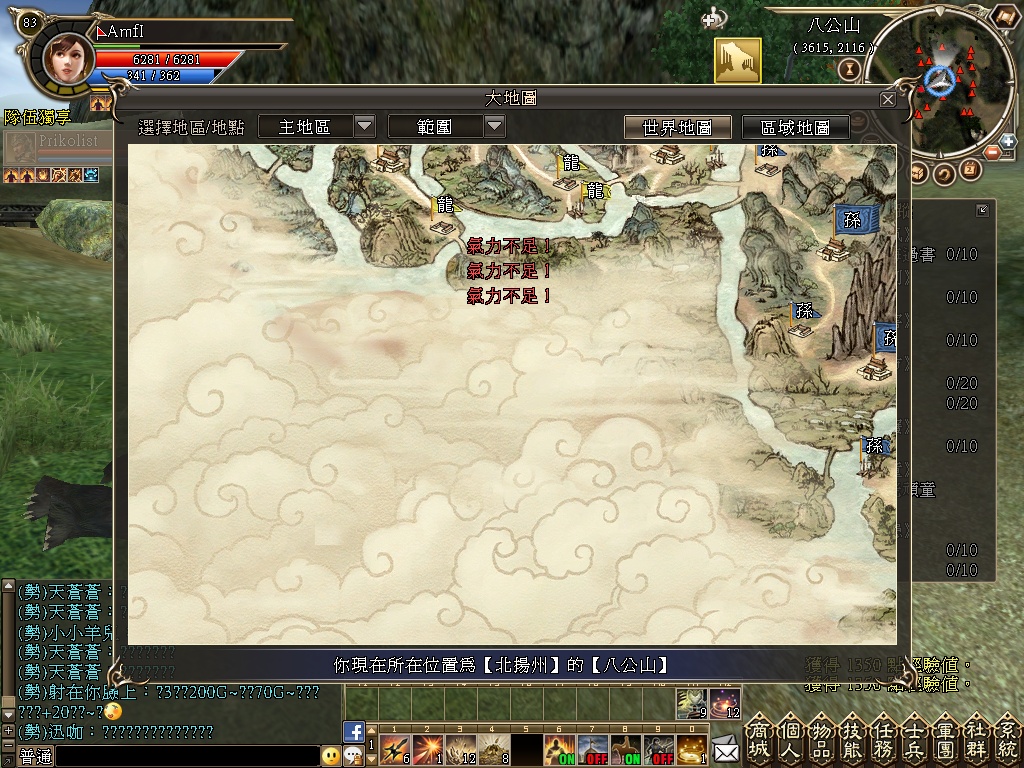Screen dimensions: 1024x768
Task: Open the 商城 shop menu
Action: coord(761,740)
